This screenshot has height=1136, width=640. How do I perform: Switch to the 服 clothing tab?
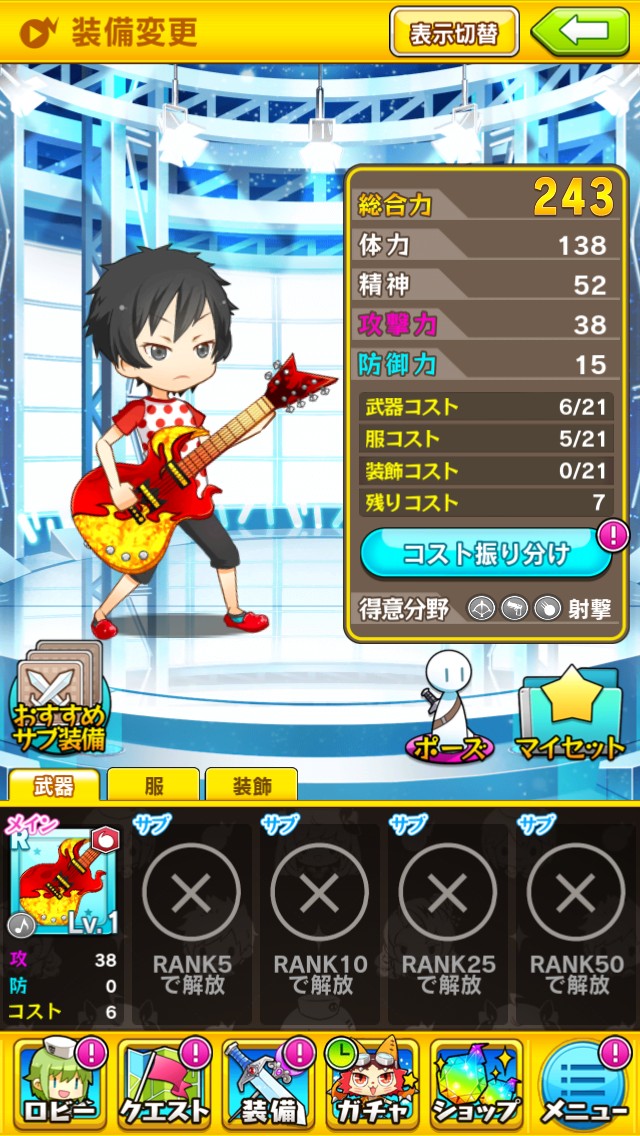(x=152, y=786)
